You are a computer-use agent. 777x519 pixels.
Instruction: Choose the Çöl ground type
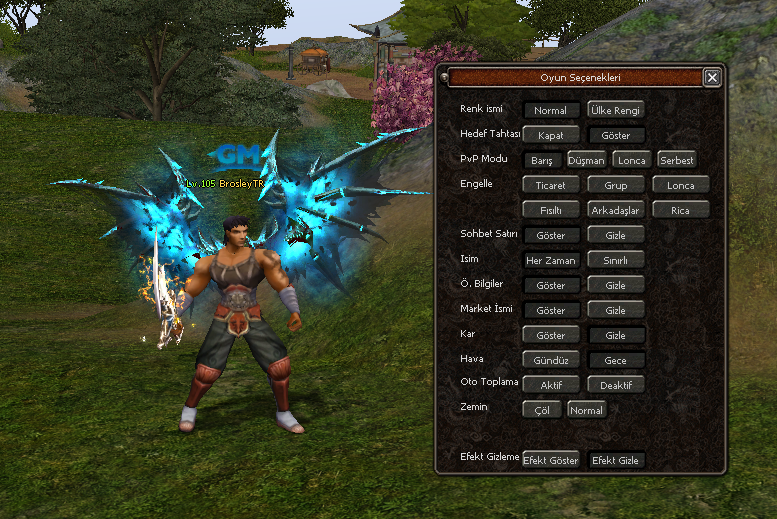542,410
